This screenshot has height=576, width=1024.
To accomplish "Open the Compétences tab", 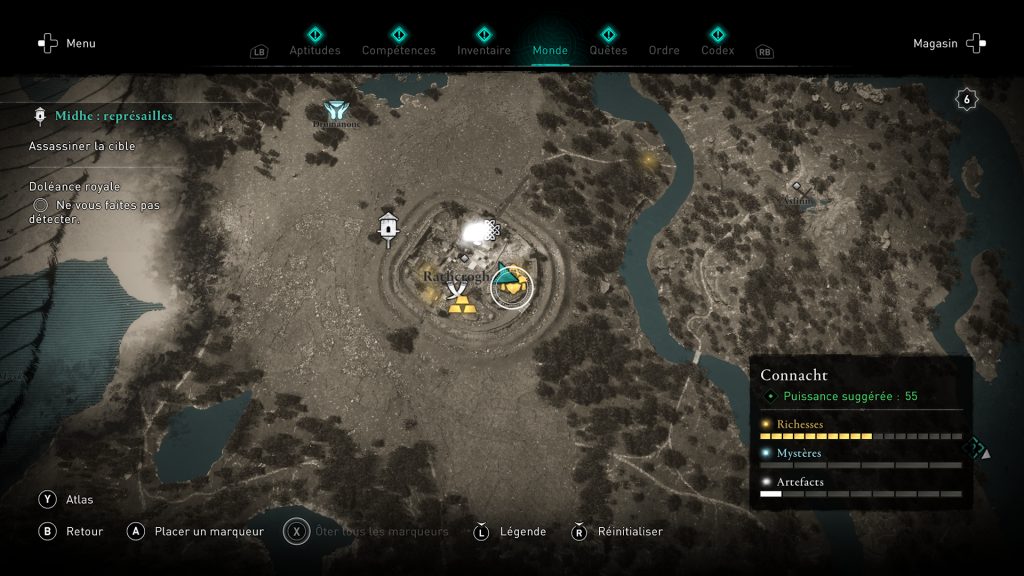I will click(x=398, y=49).
